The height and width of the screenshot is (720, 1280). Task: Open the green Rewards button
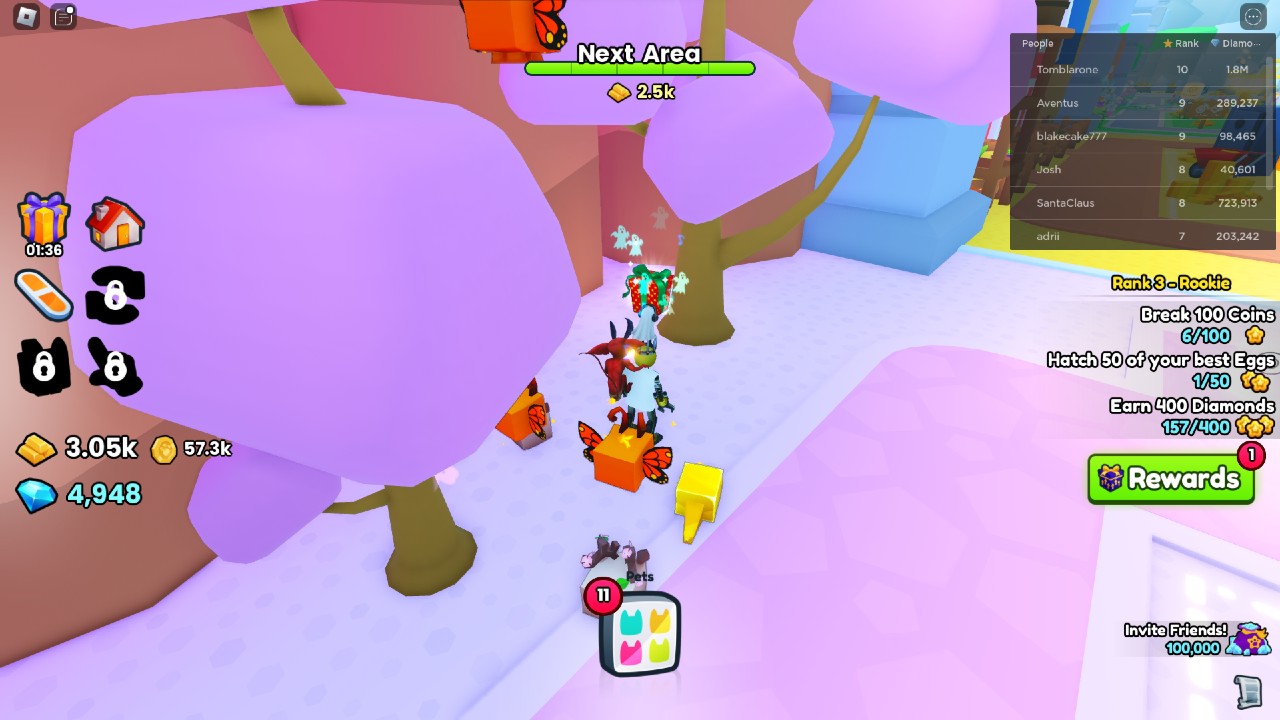tap(1172, 480)
